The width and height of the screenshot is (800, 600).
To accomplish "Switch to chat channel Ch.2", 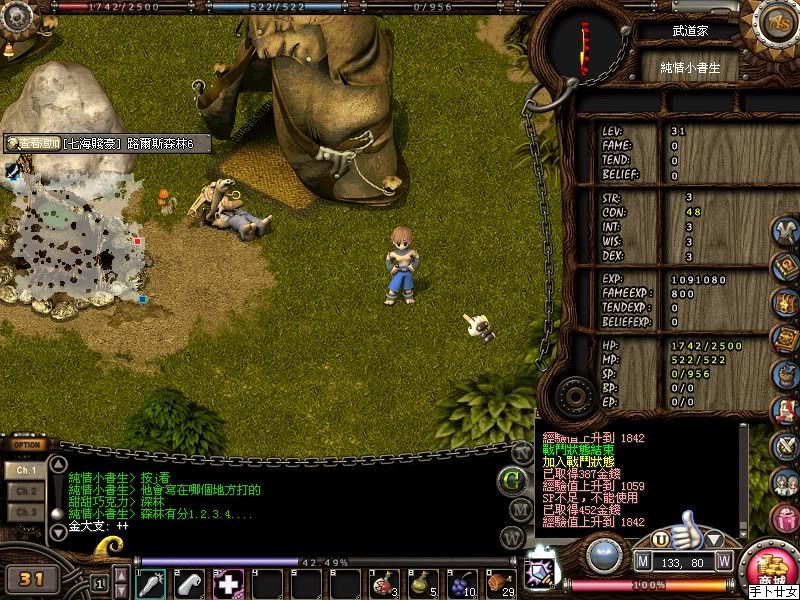I will [26, 491].
